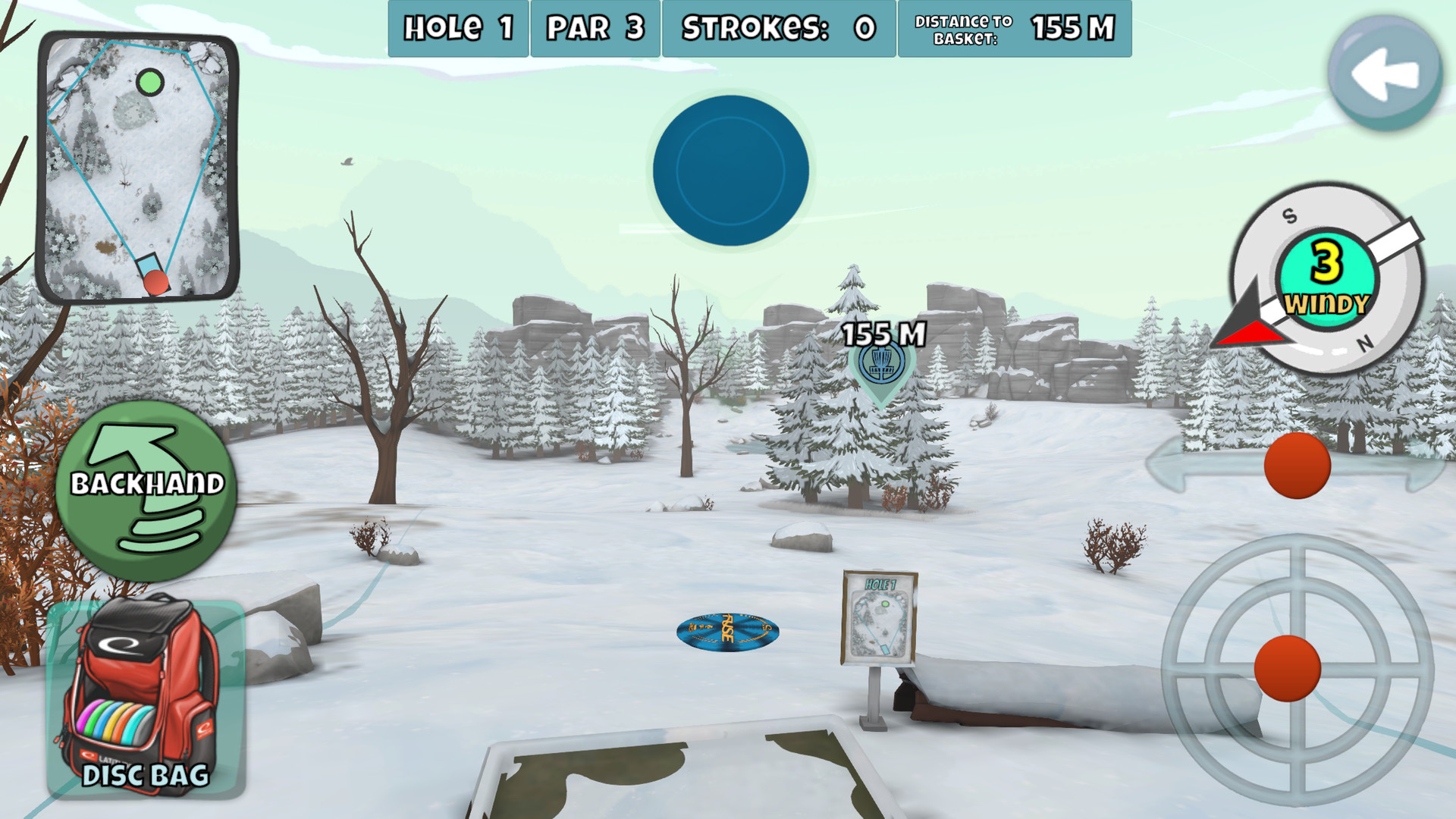The height and width of the screenshot is (819, 1456).
Task: Tap the basket icon on the hole map sign
Action: pyautogui.click(x=885, y=602)
